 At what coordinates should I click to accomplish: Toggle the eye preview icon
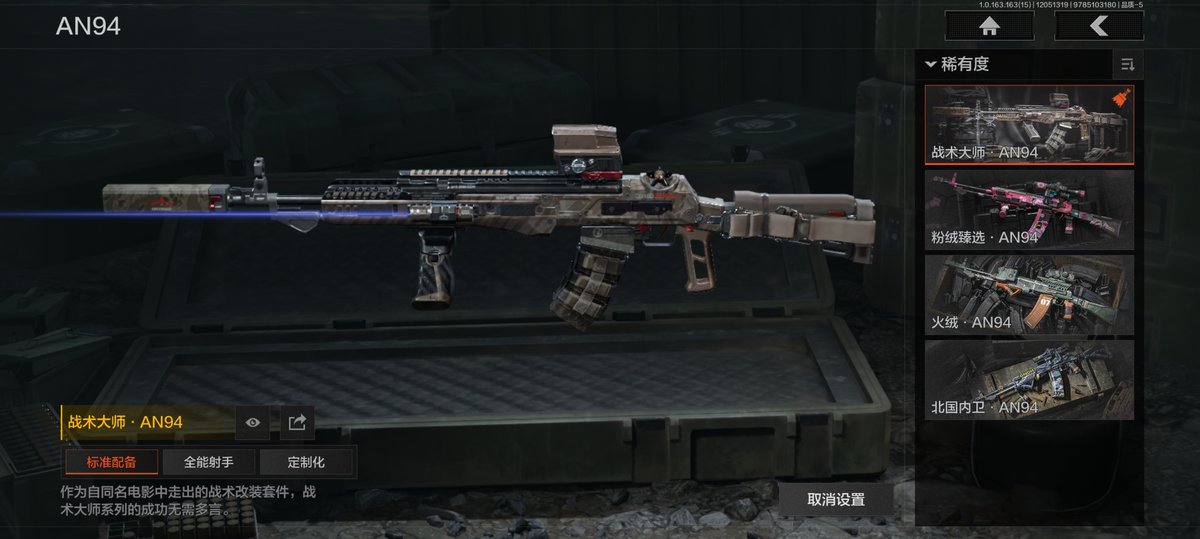[x=253, y=423]
